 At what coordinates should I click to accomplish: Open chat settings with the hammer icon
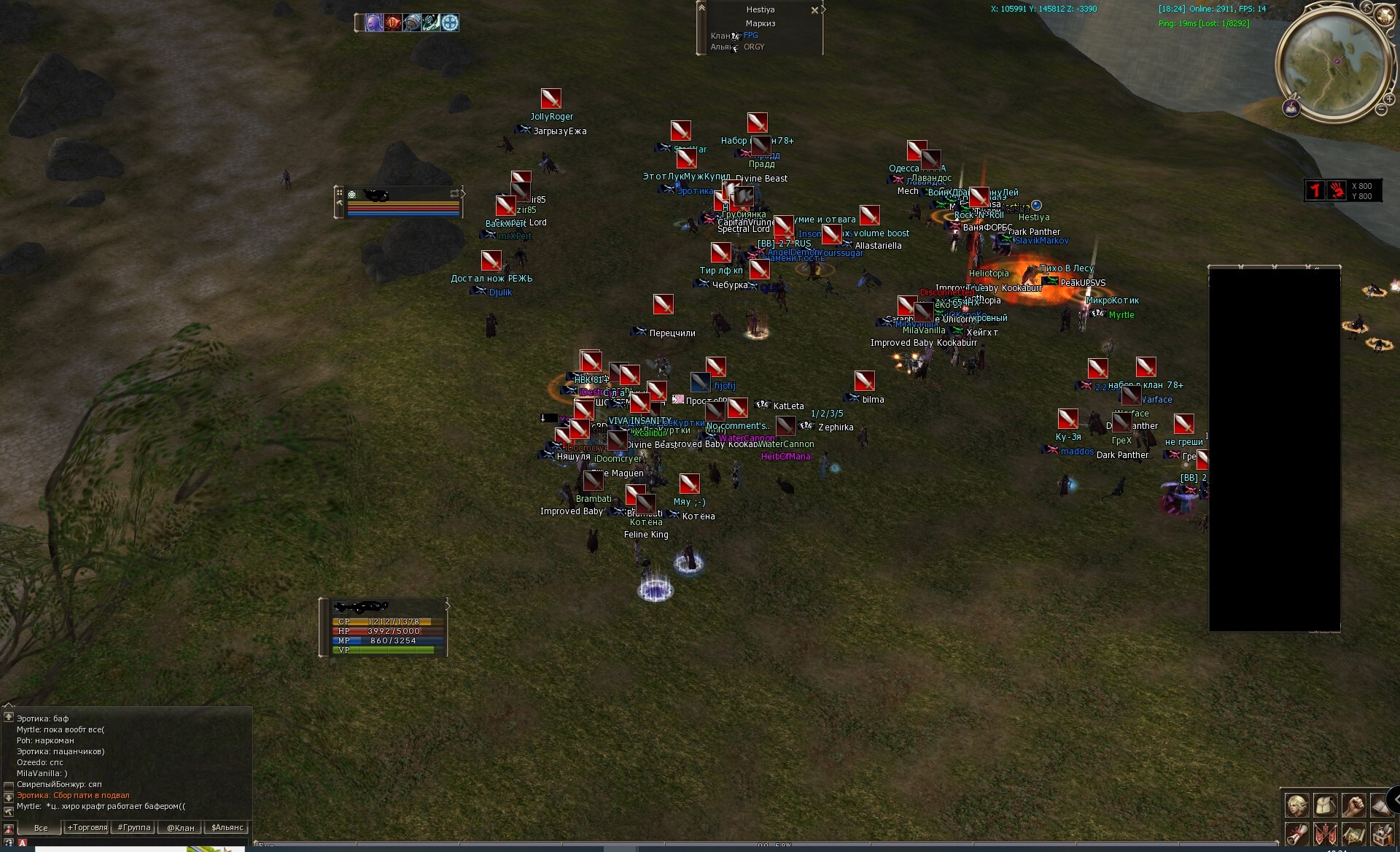(9, 811)
